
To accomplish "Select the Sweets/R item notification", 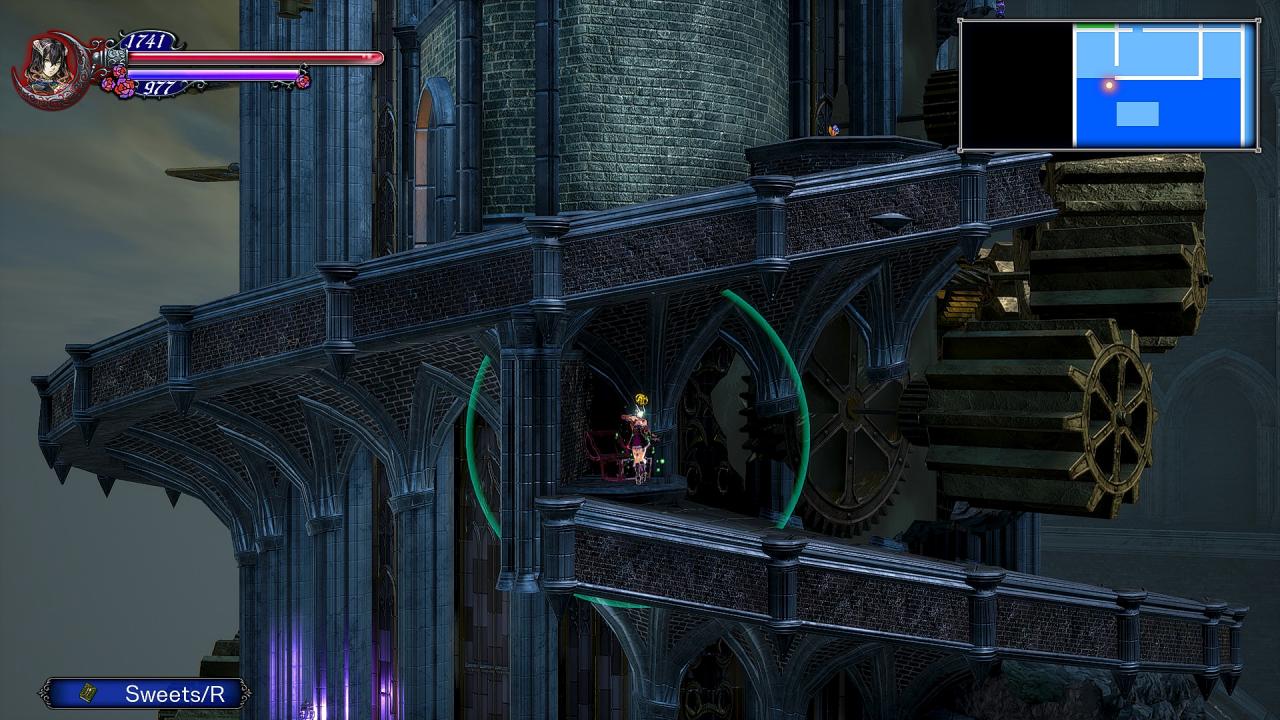I will click(x=145, y=693).
